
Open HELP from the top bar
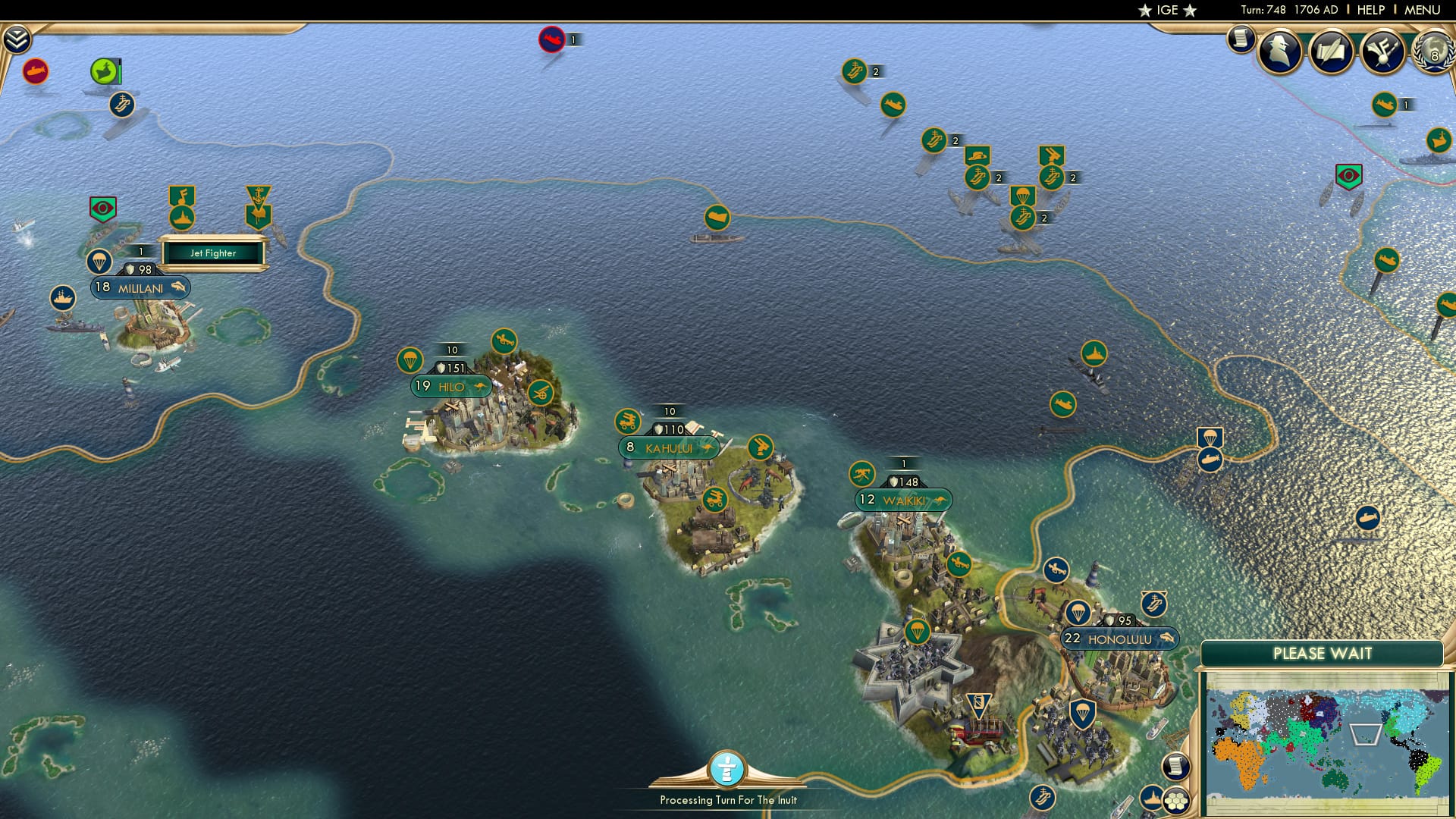(x=1373, y=9)
